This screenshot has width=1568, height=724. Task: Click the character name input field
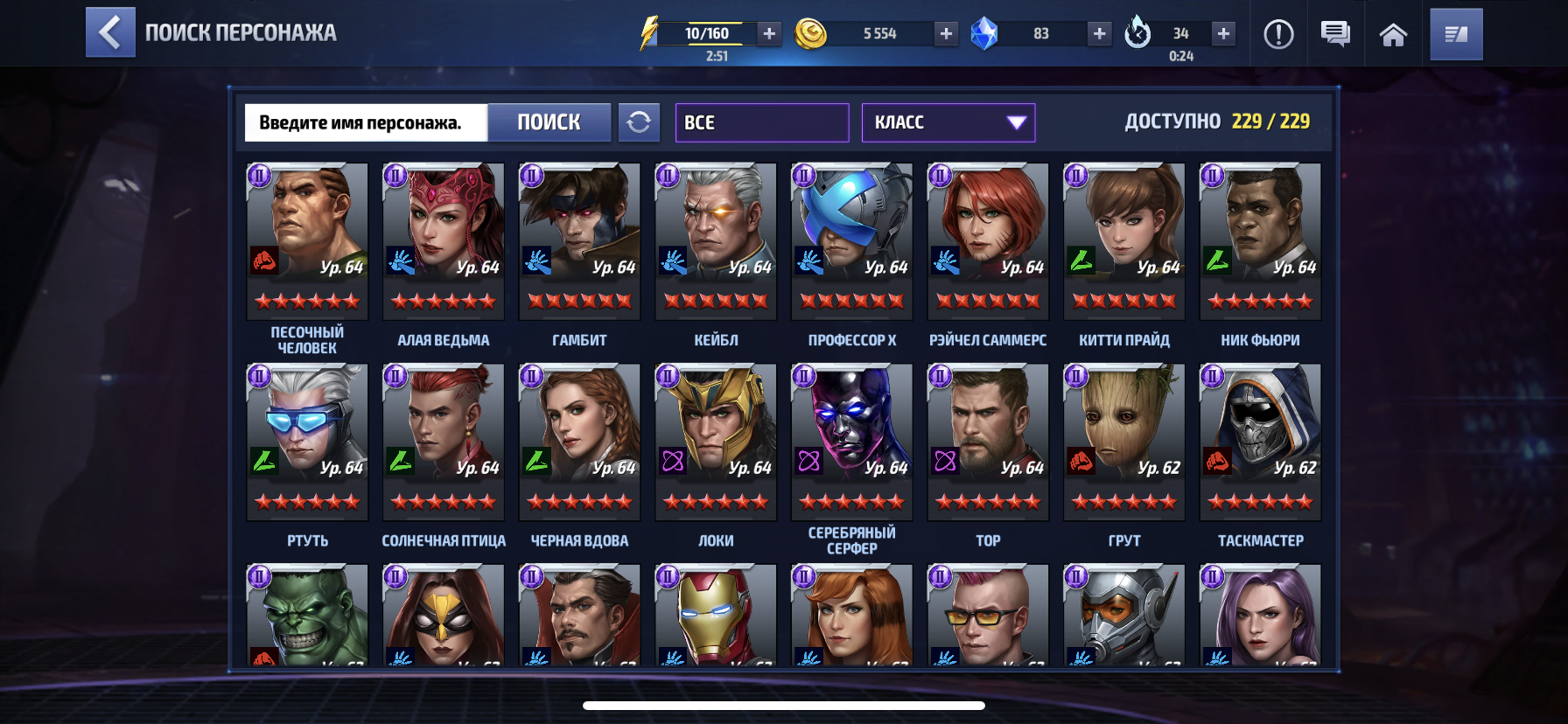coord(366,122)
